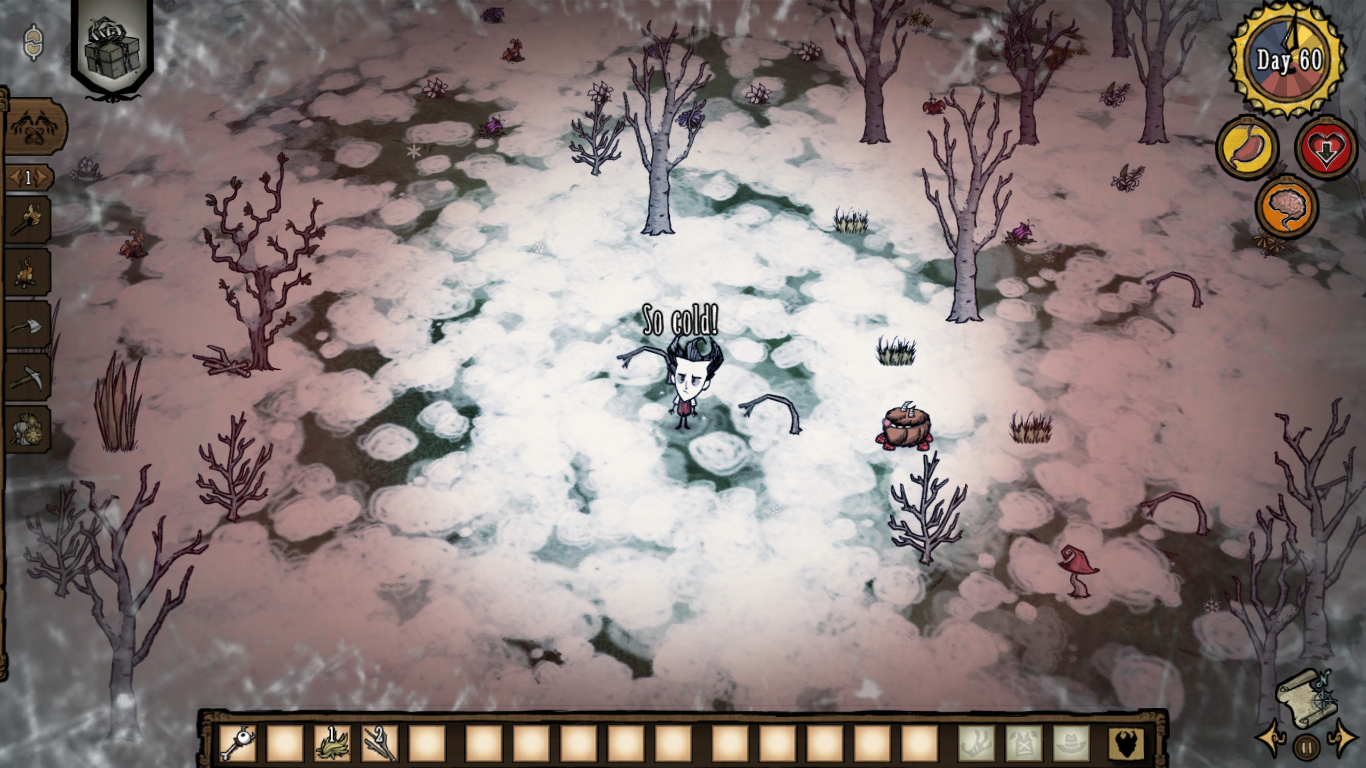This screenshot has height=768, width=1366.
Task: Select the campfire recipe
Action: 27,271
